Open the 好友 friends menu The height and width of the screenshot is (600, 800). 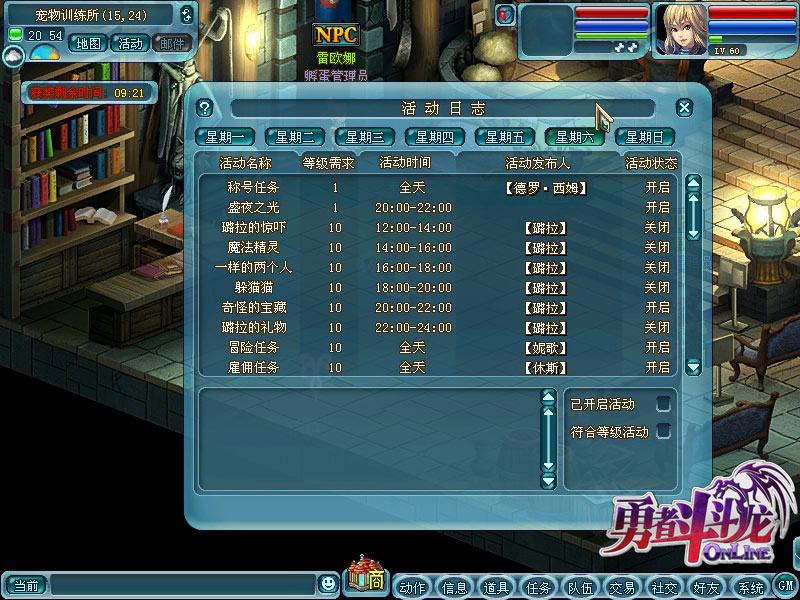pyautogui.click(x=706, y=587)
